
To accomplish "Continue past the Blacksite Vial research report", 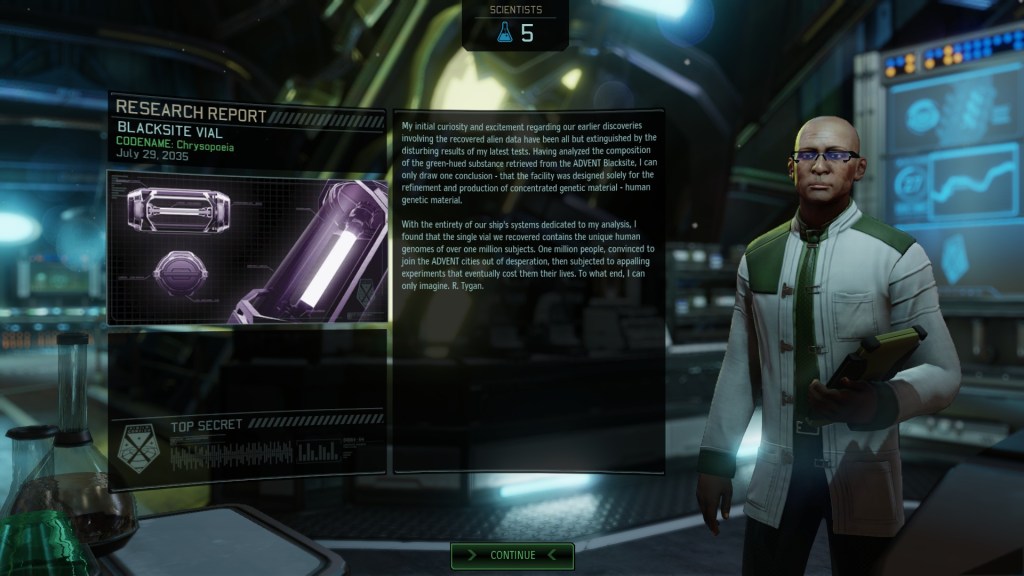I will pyautogui.click(x=512, y=555).
